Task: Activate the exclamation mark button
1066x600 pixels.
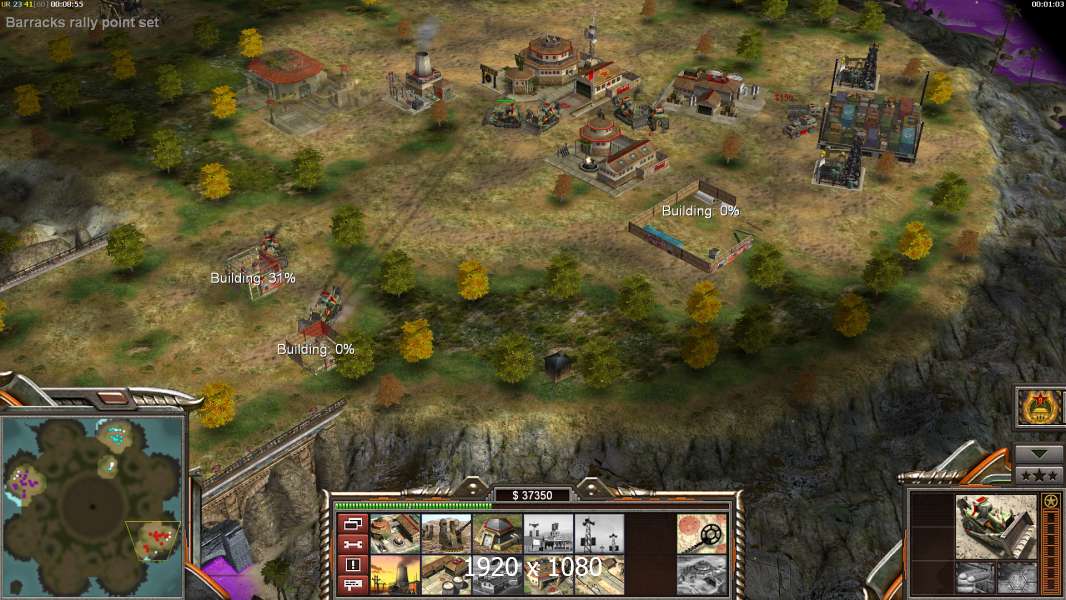Action: pyautogui.click(x=352, y=565)
